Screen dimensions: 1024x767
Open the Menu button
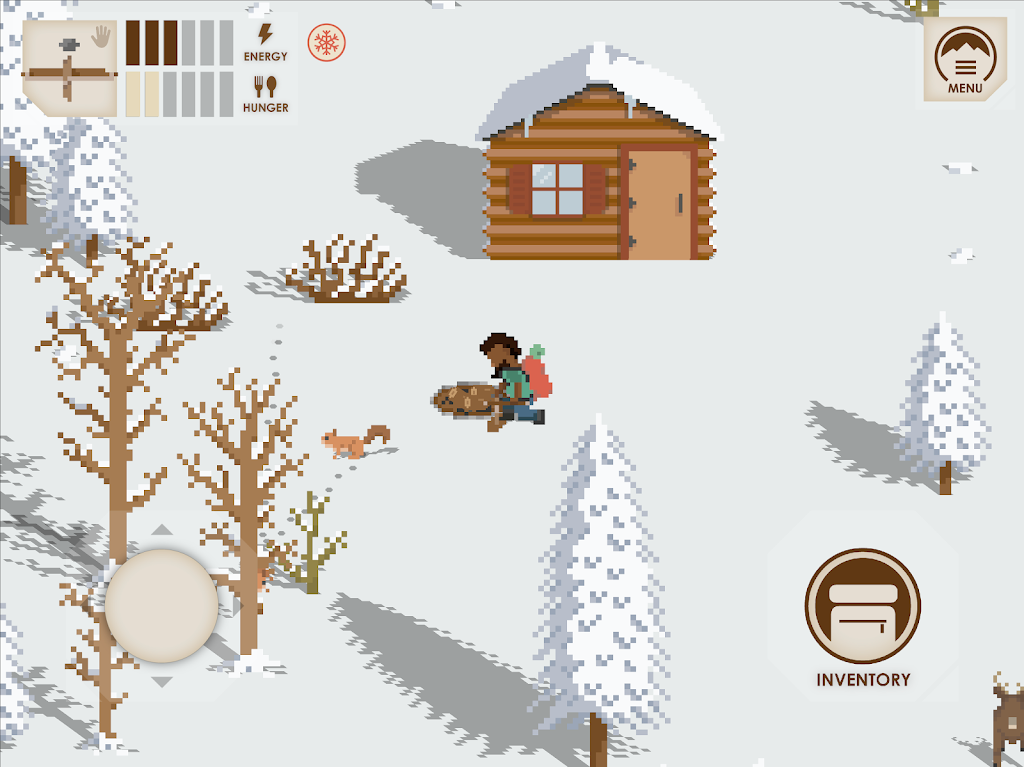(965, 61)
